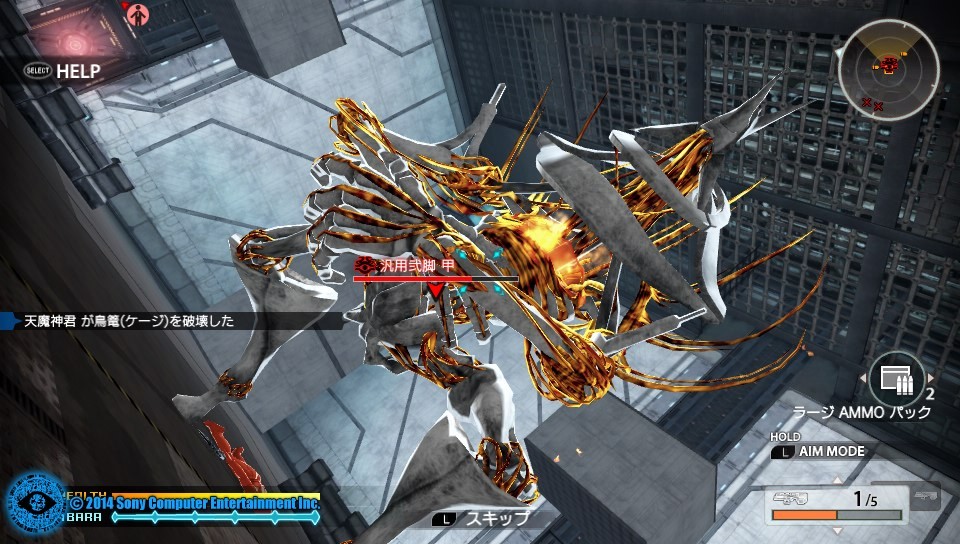Viewport: 960px width, 544px height.
Task: Click the red character status icon
Action: [x=139, y=13]
